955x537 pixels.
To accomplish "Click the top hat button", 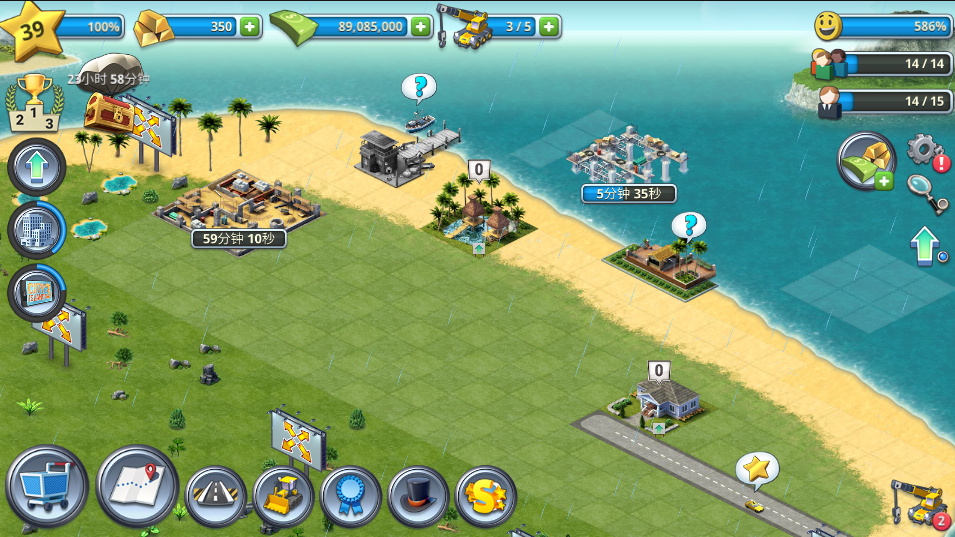I will pyautogui.click(x=418, y=496).
